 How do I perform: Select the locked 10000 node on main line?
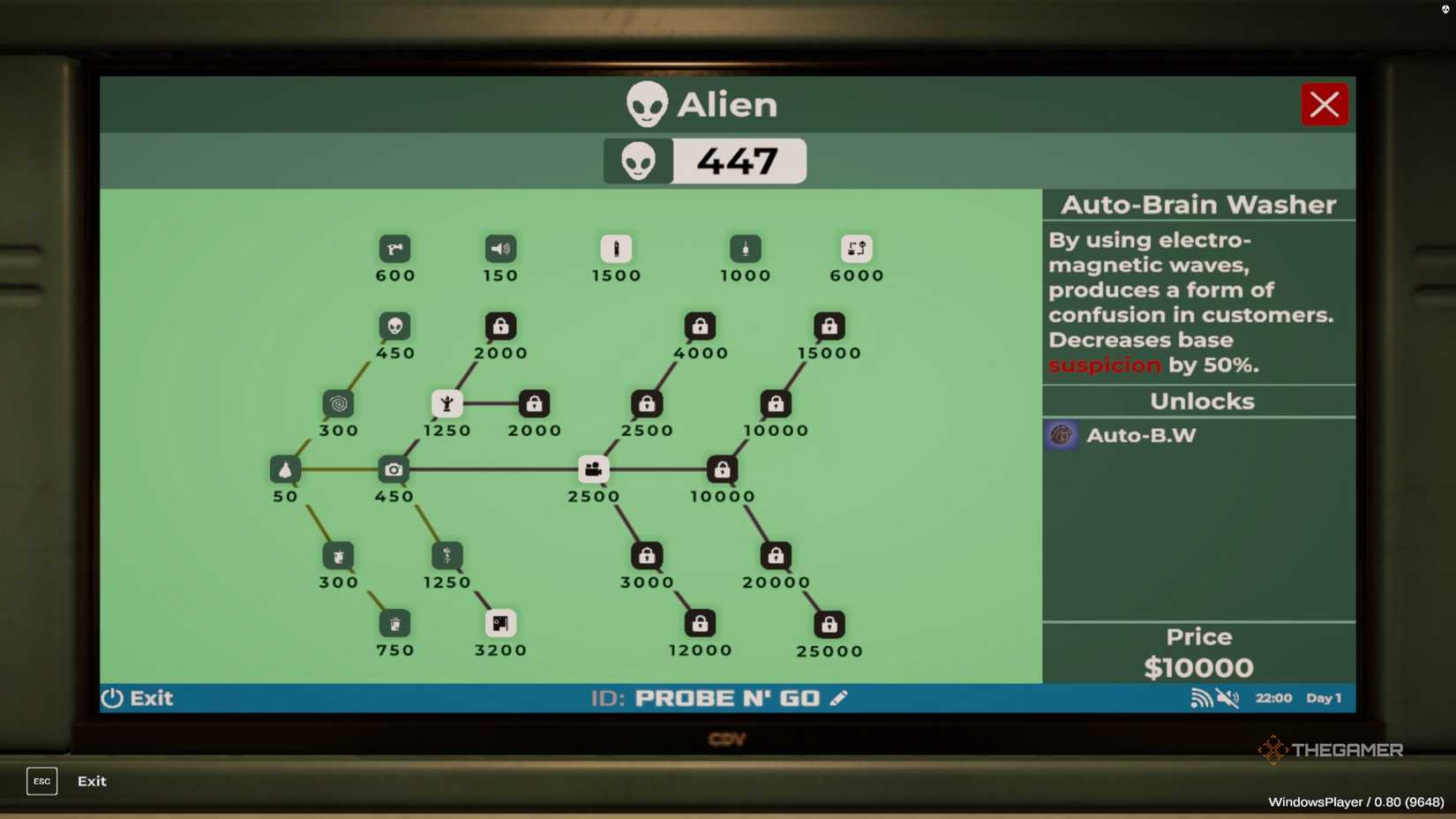coord(722,470)
